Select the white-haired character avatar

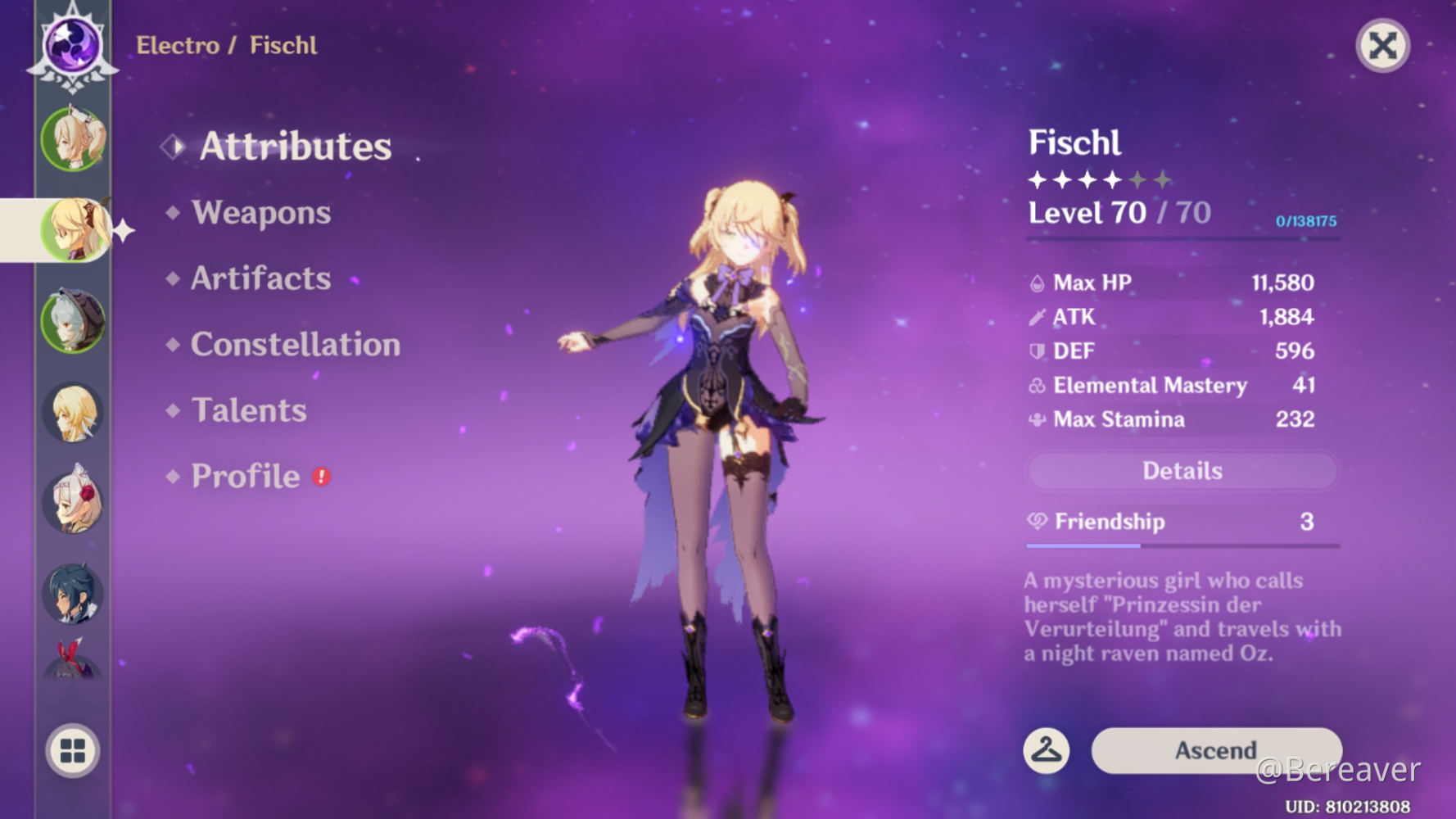click(72, 324)
